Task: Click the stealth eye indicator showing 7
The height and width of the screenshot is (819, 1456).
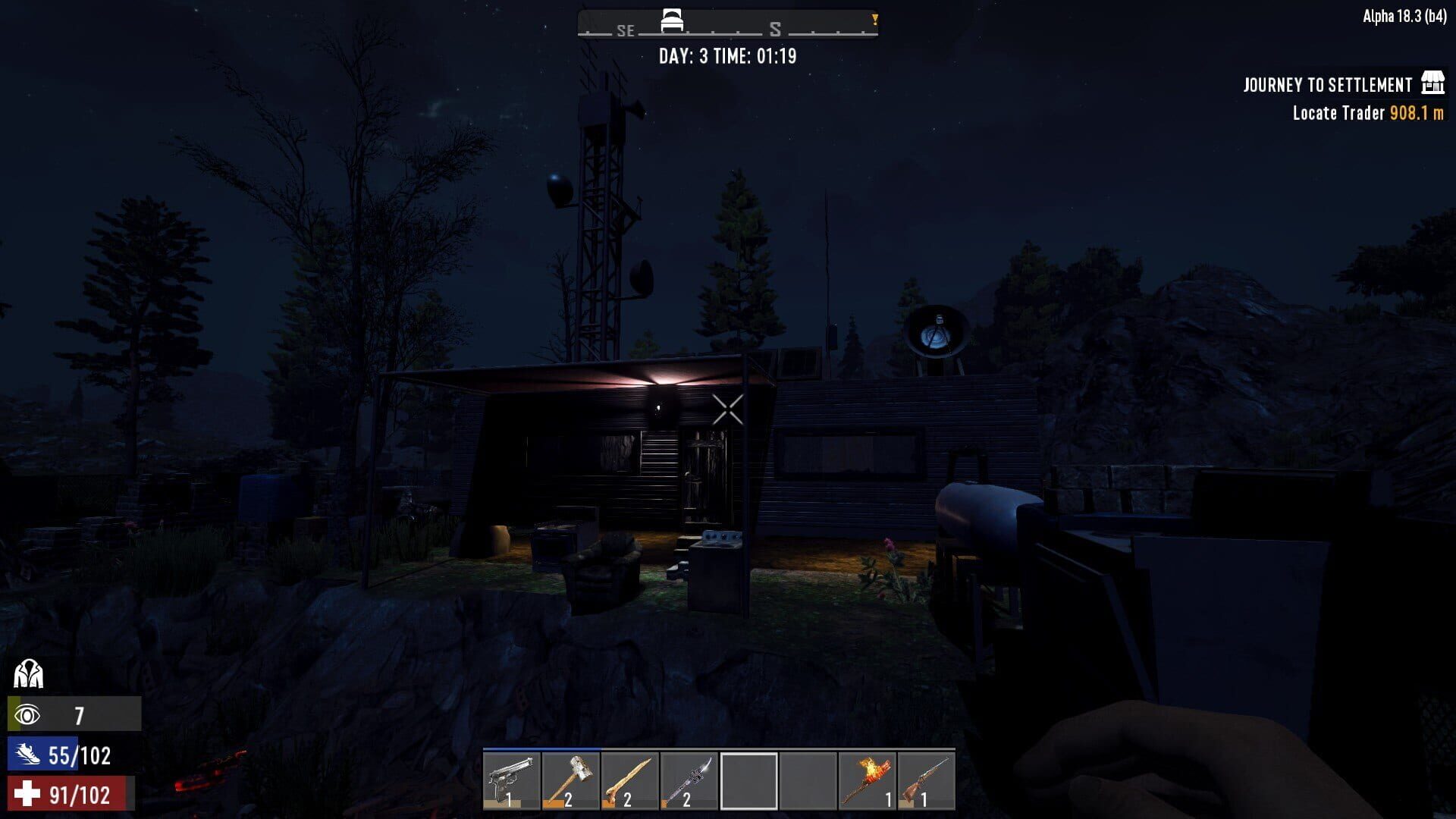Action: click(74, 714)
